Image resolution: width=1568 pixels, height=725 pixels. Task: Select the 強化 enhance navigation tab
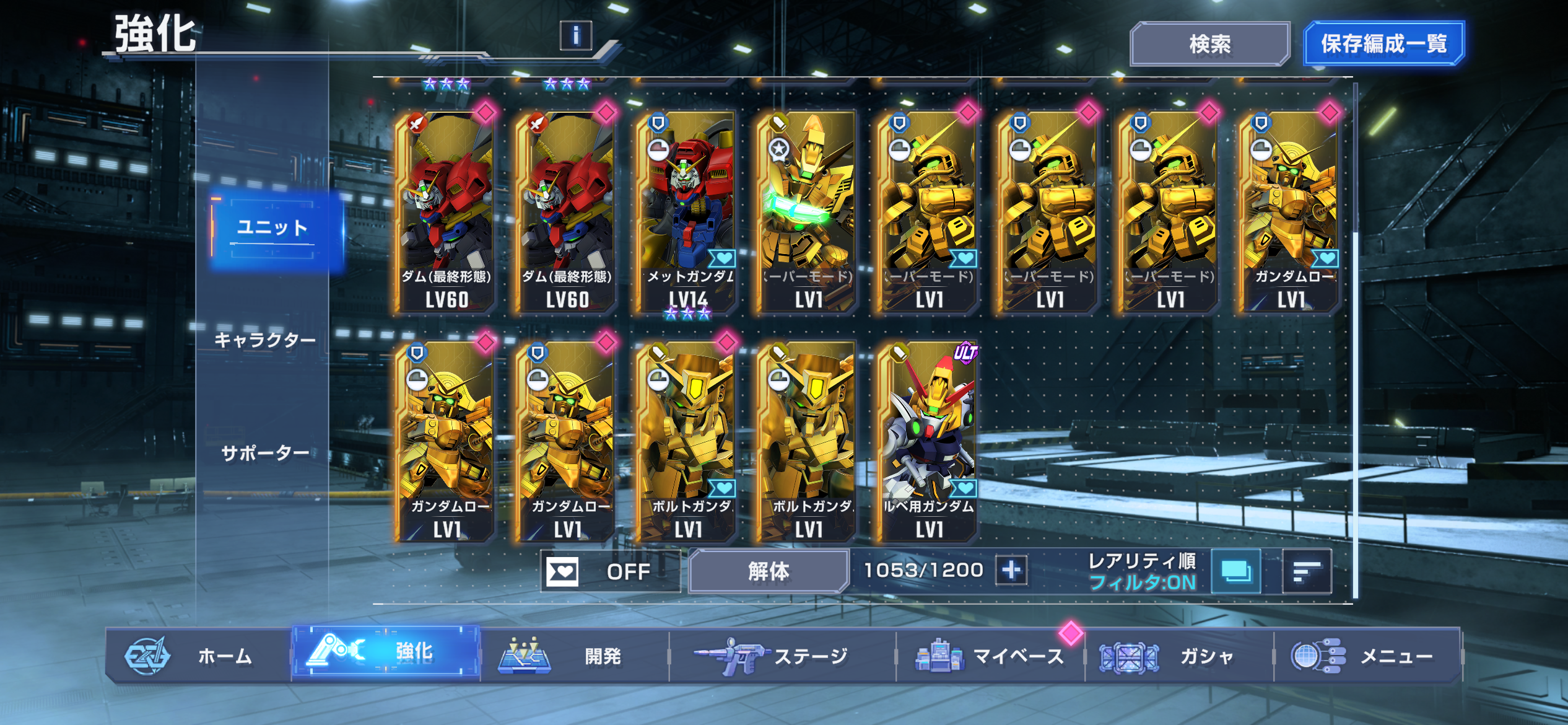[x=386, y=653]
